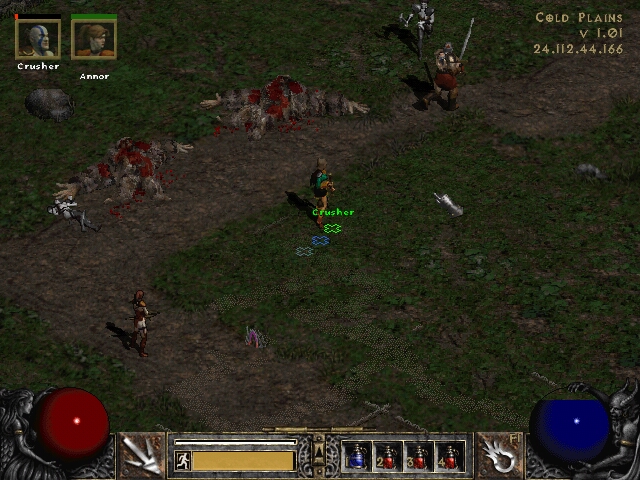Toggle the run/walk button
The height and width of the screenshot is (480, 640).
coord(183,460)
